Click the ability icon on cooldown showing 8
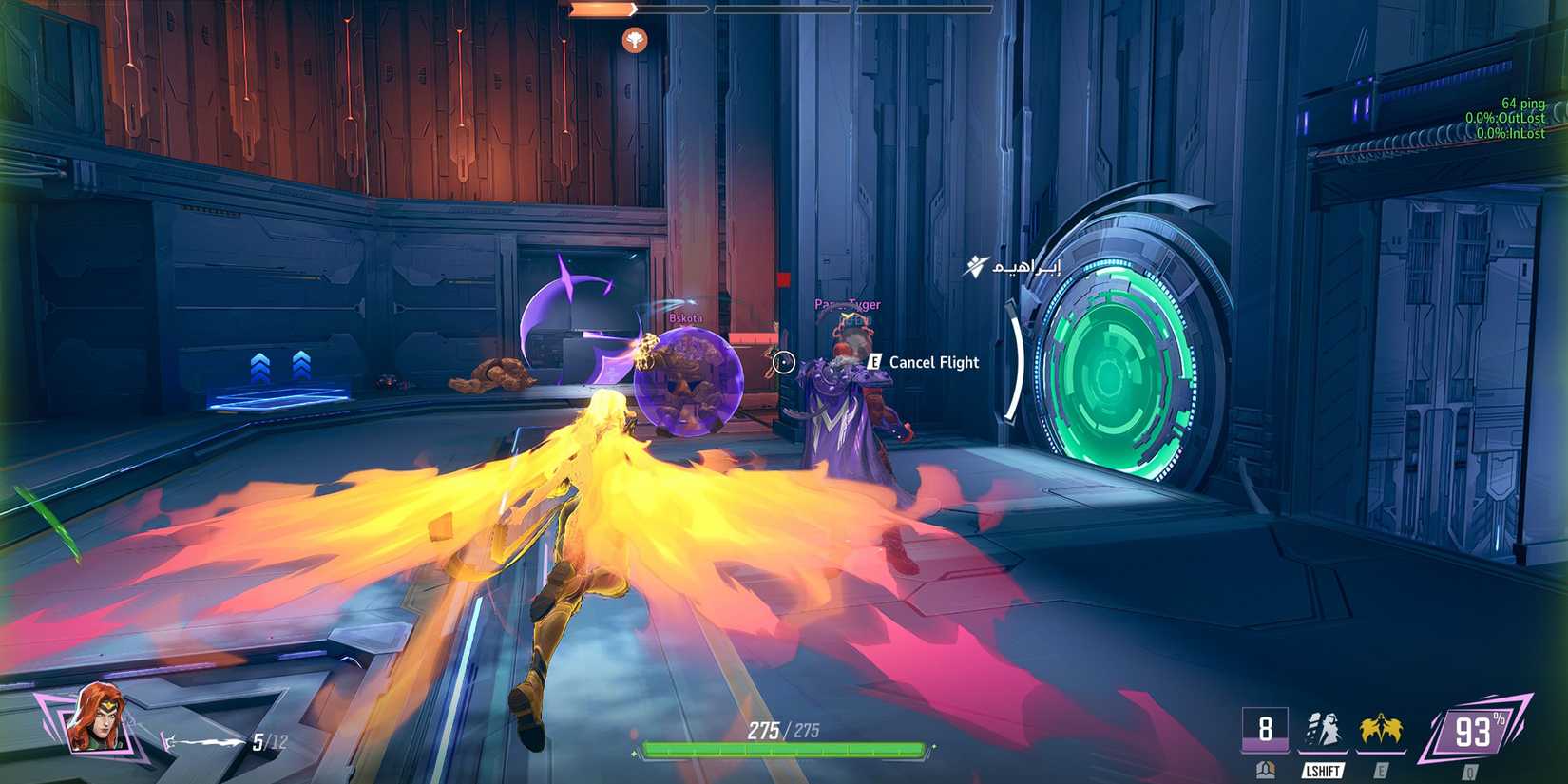The width and height of the screenshot is (1568, 784). point(1266,730)
